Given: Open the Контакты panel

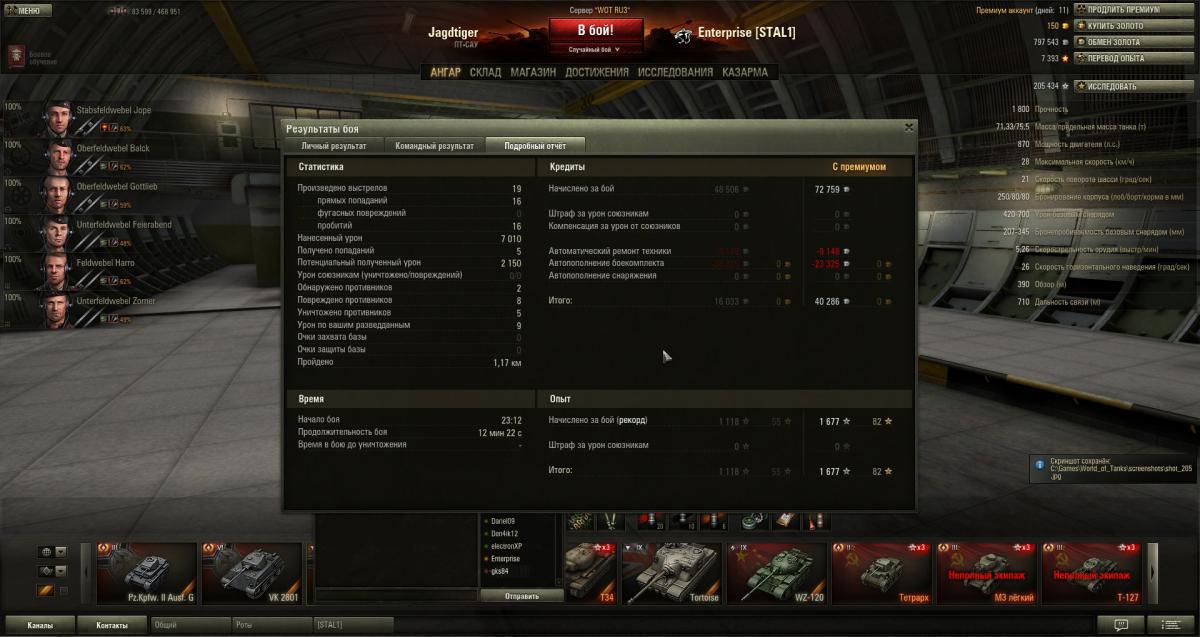Looking at the screenshot, I should [112, 625].
